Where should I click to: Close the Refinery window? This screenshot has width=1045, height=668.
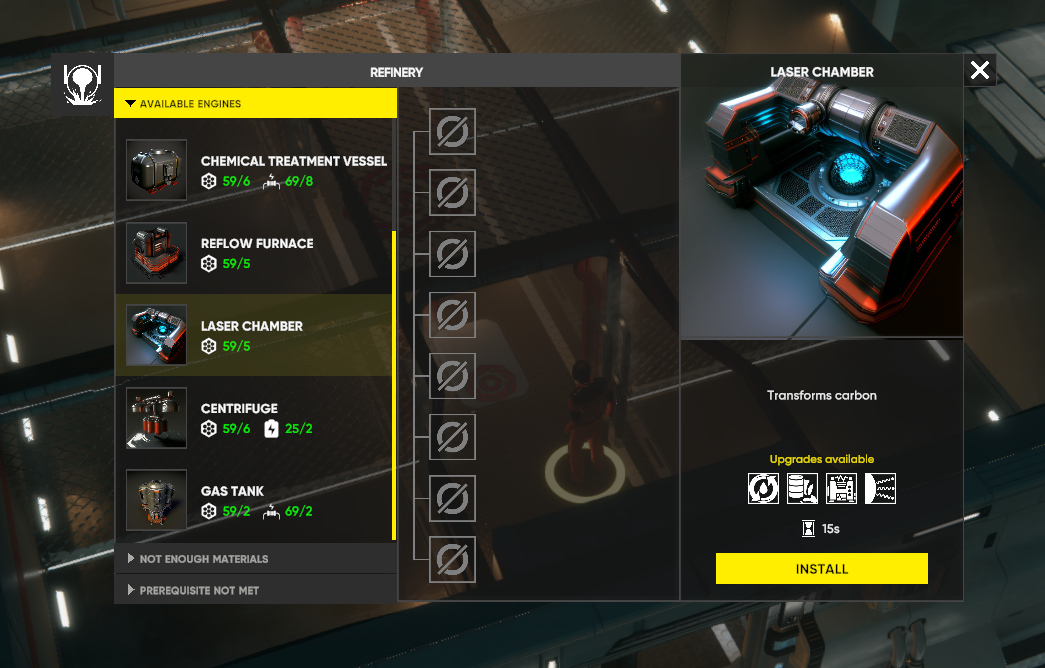pos(980,70)
